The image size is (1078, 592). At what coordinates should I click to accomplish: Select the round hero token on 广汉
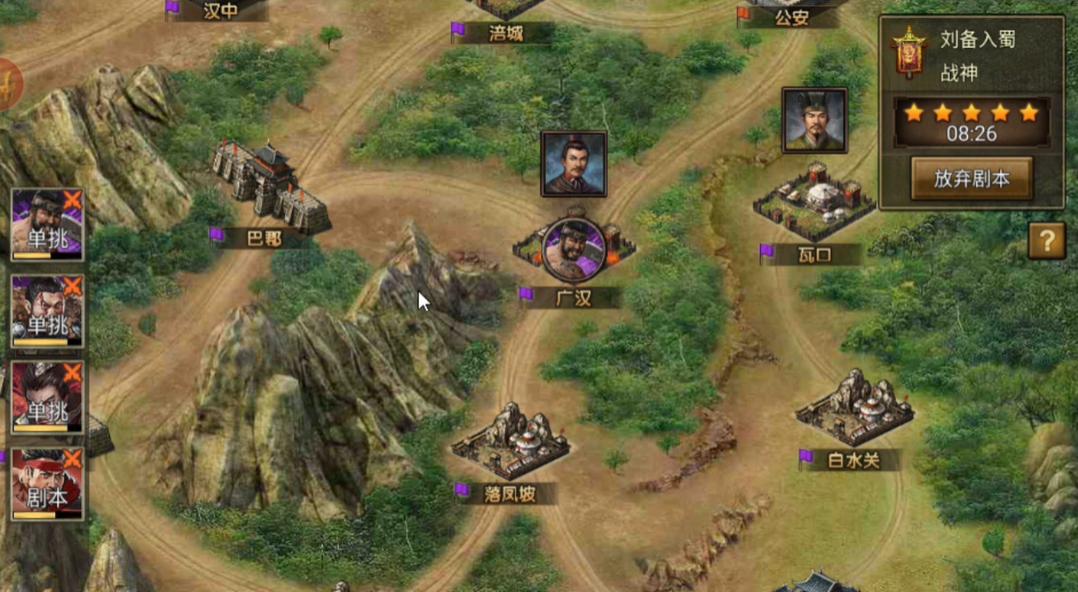pos(574,250)
